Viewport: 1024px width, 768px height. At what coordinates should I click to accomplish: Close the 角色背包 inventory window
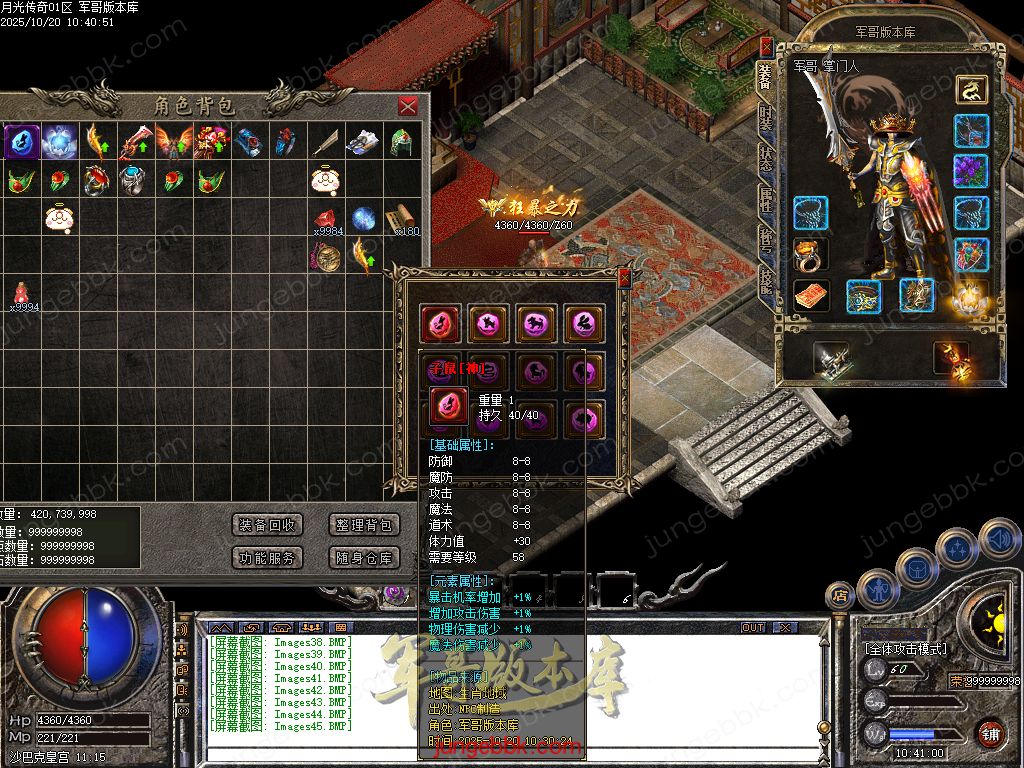point(408,106)
